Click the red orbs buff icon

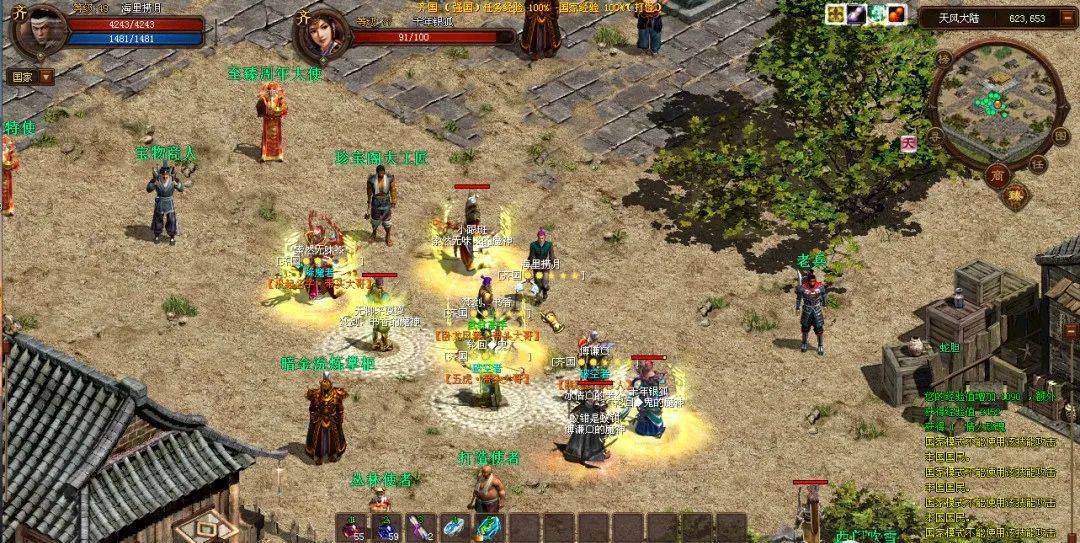coord(898,14)
